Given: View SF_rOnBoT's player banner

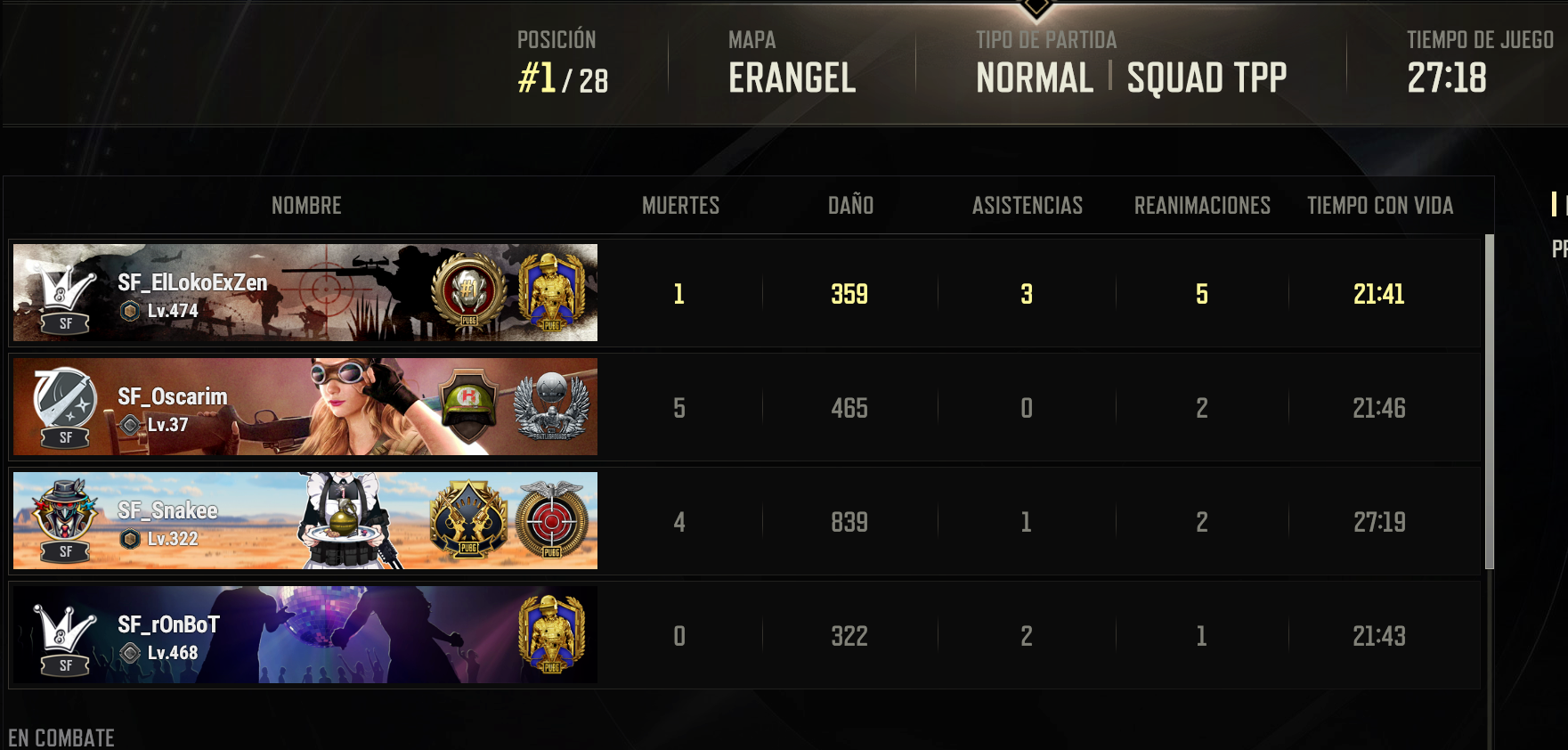Looking at the screenshot, I should (x=305, y=634).
